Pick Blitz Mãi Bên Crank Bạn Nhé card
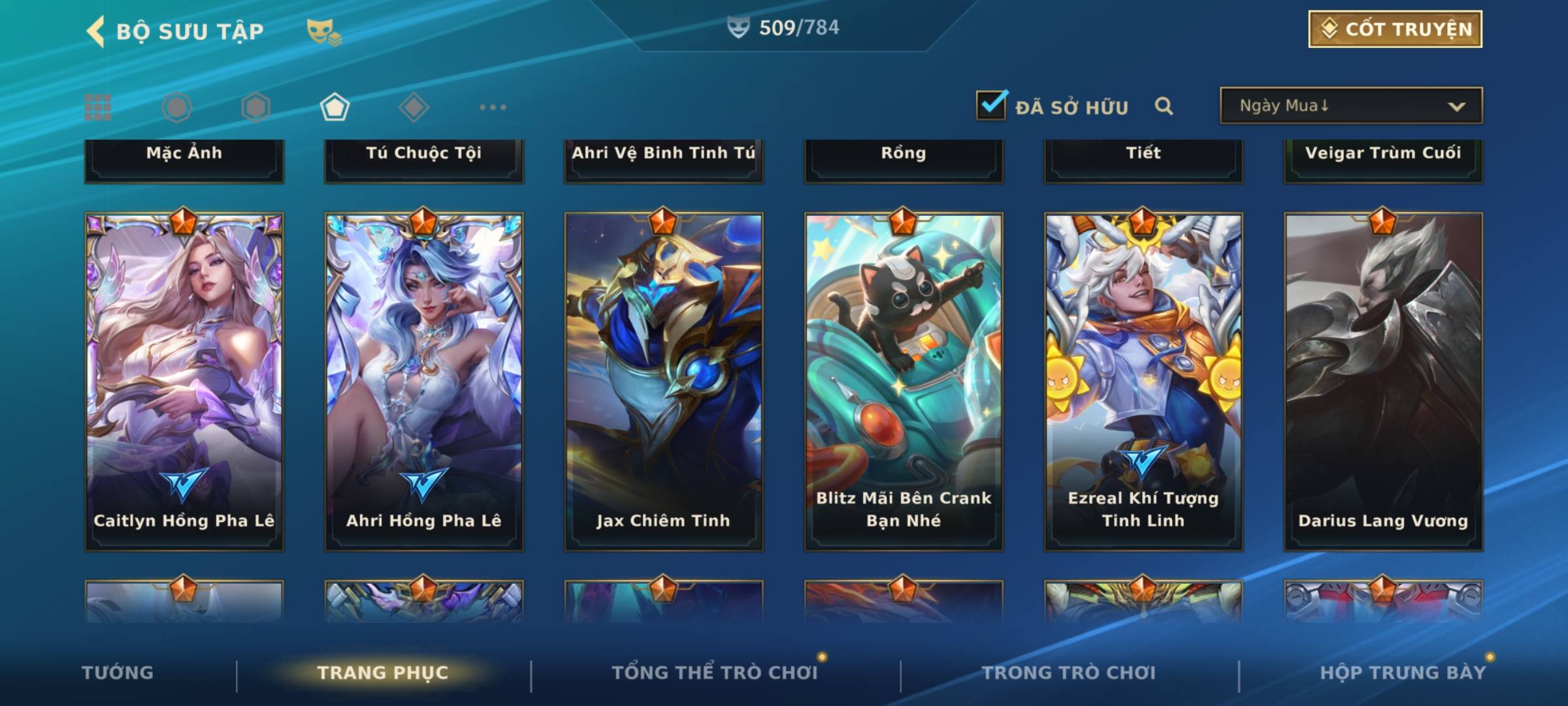Screen dimensions: 1568x706 [903, 380]
